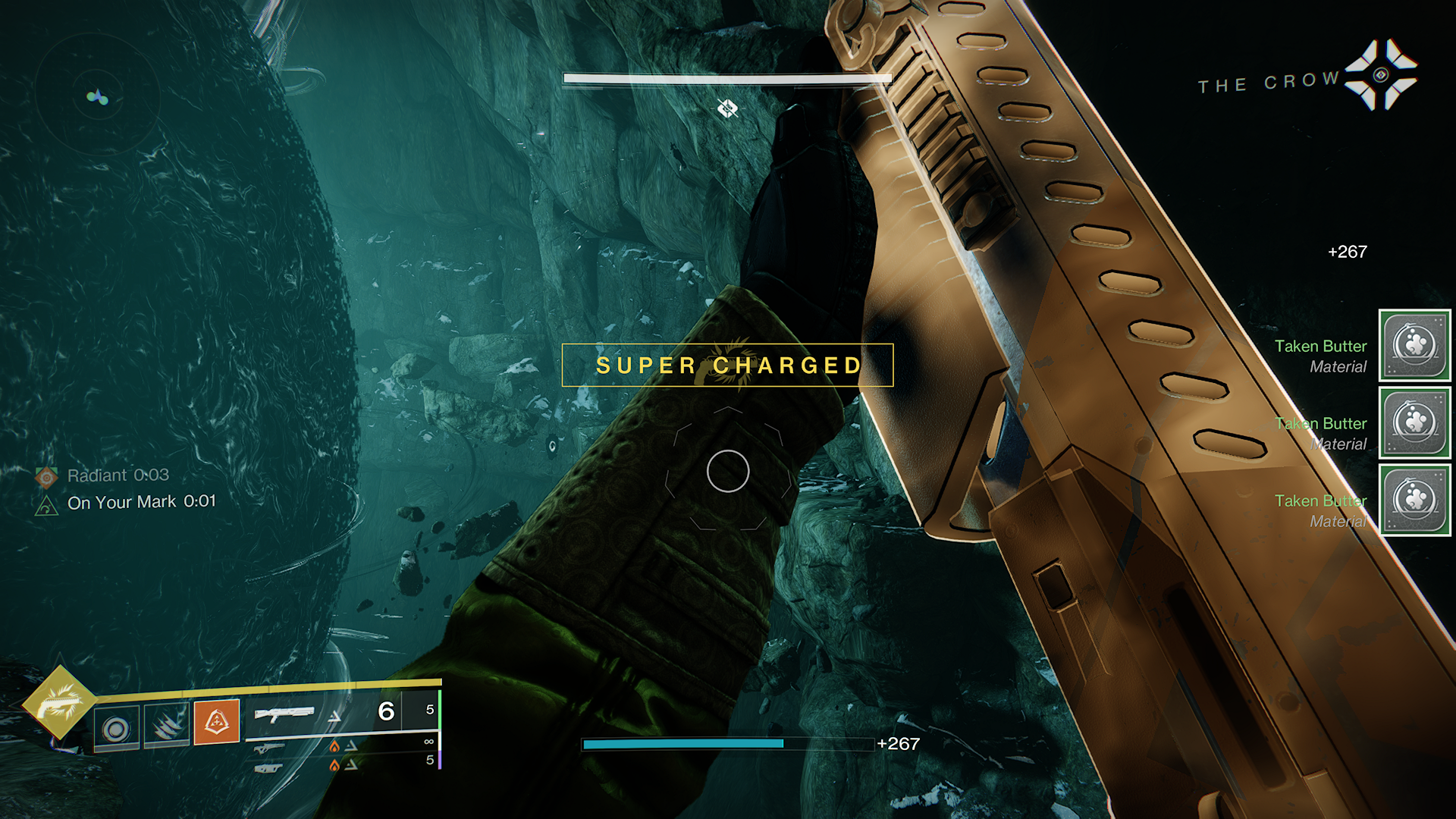Click The Crow emblem icon
This screenshot has width=1456, height=819.
click(x=1382, y=76)
